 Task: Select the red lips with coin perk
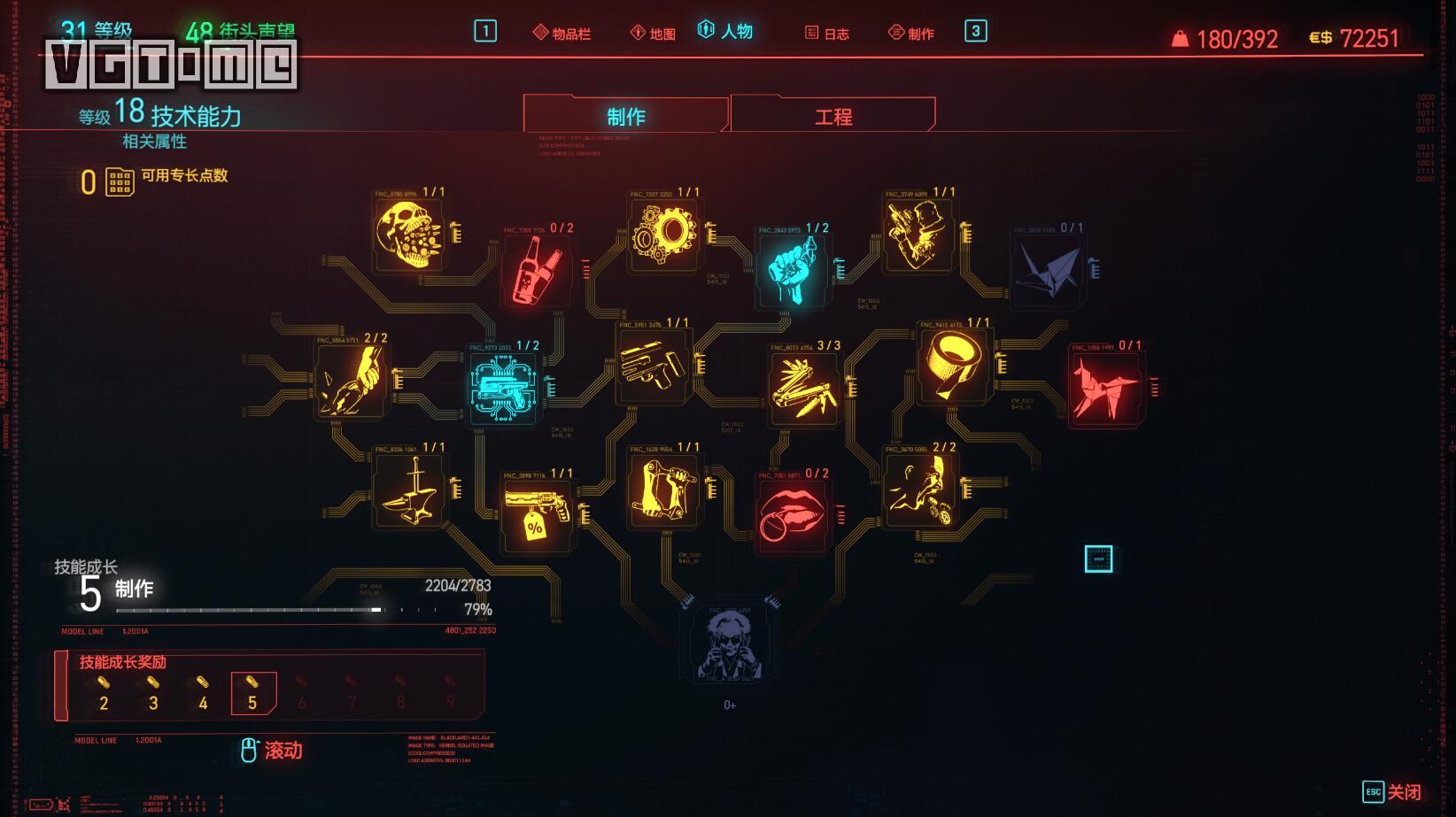pyautogui.click(x=793, y=515)
